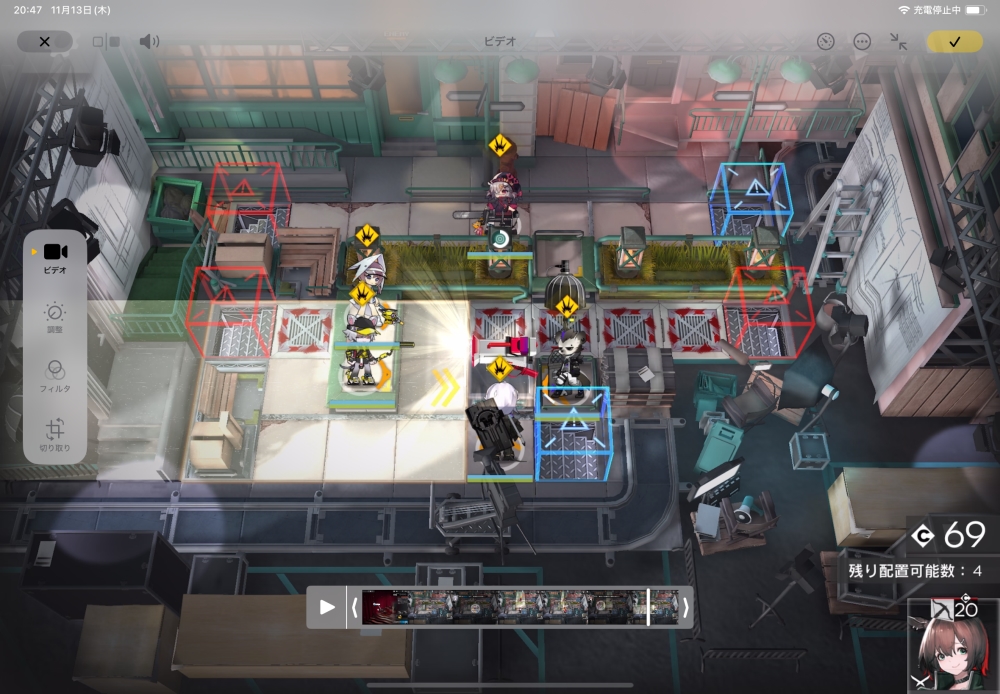Open the 調整 adjustment tab
Viewport: 1000px width, 694px height.
[x=55, y=318]
